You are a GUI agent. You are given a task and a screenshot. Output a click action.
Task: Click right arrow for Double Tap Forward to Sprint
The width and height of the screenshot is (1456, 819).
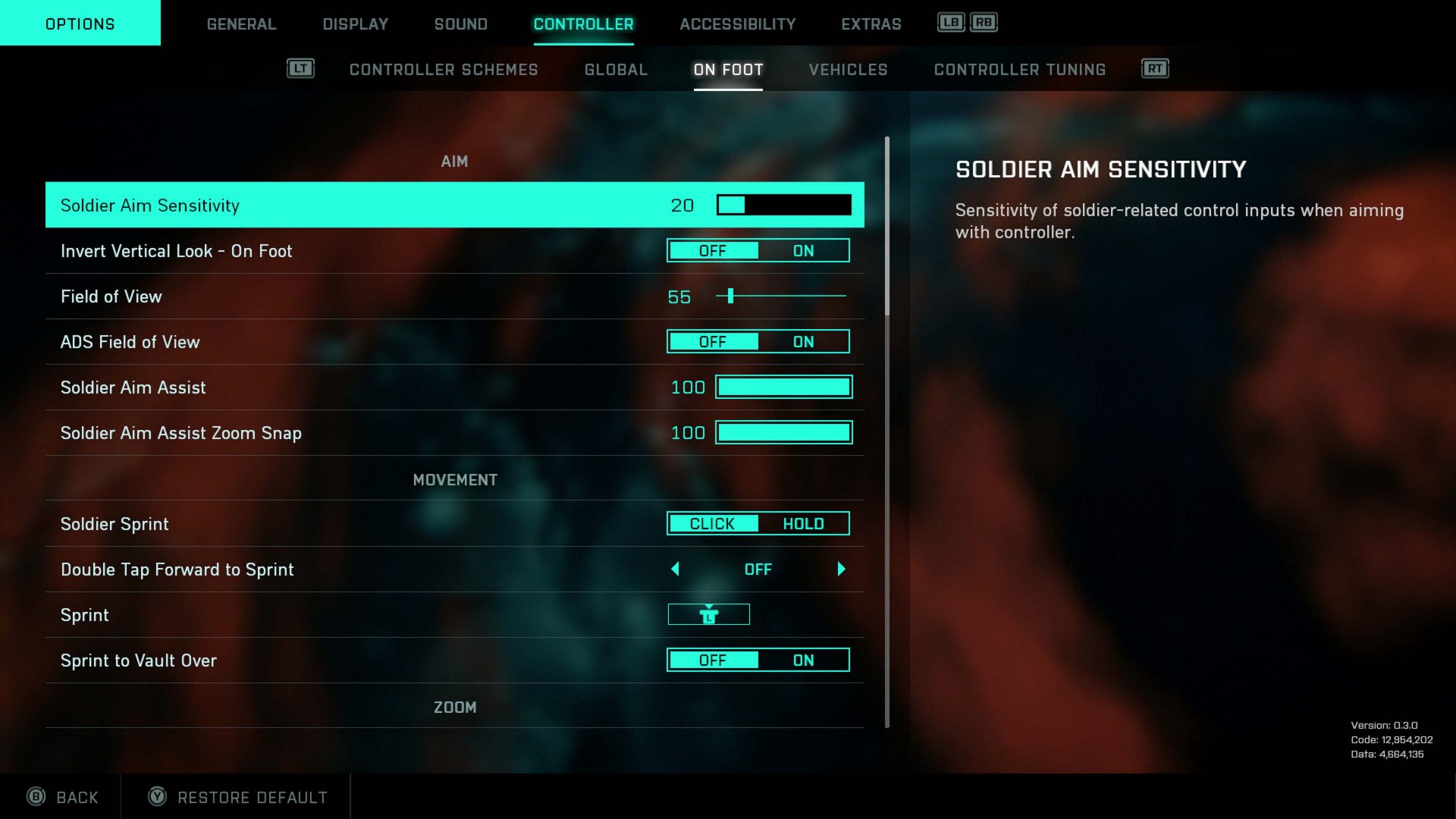(841, 570)
